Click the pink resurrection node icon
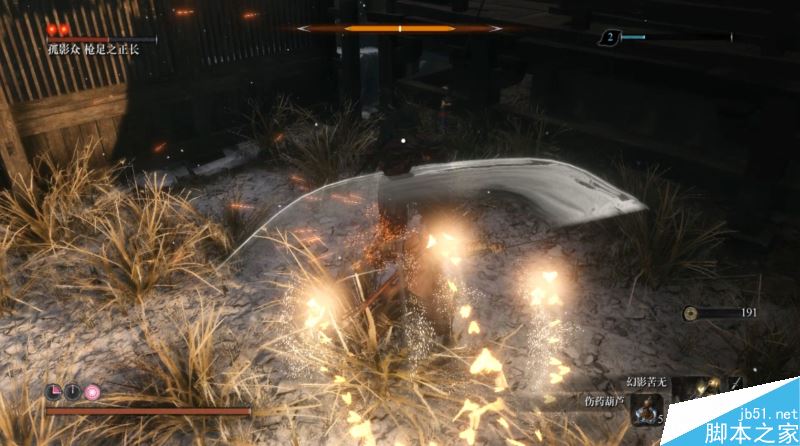The image size is (800, 446). pos(92,391)
